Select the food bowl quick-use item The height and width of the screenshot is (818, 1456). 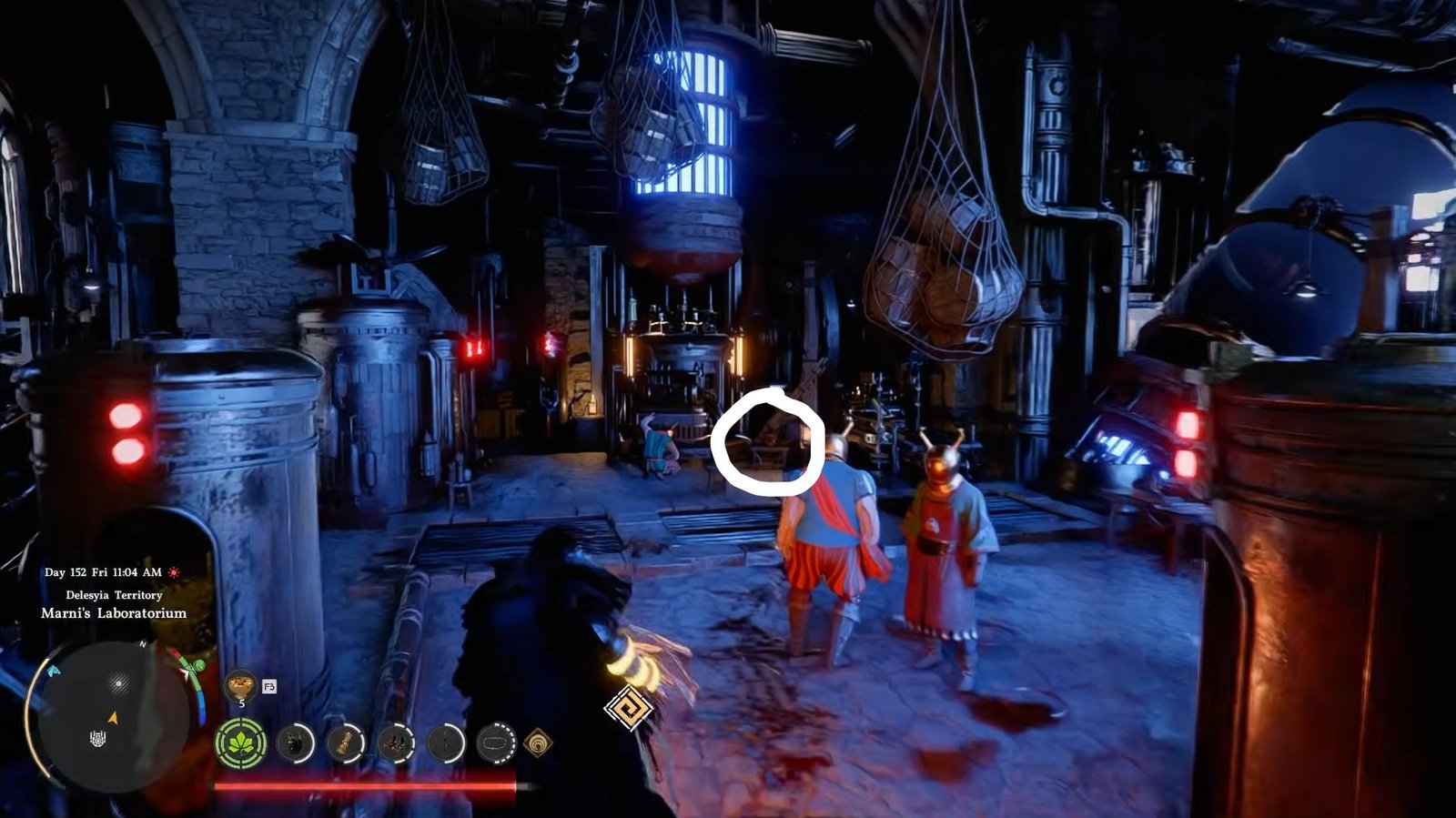click(x=240, y=682)
